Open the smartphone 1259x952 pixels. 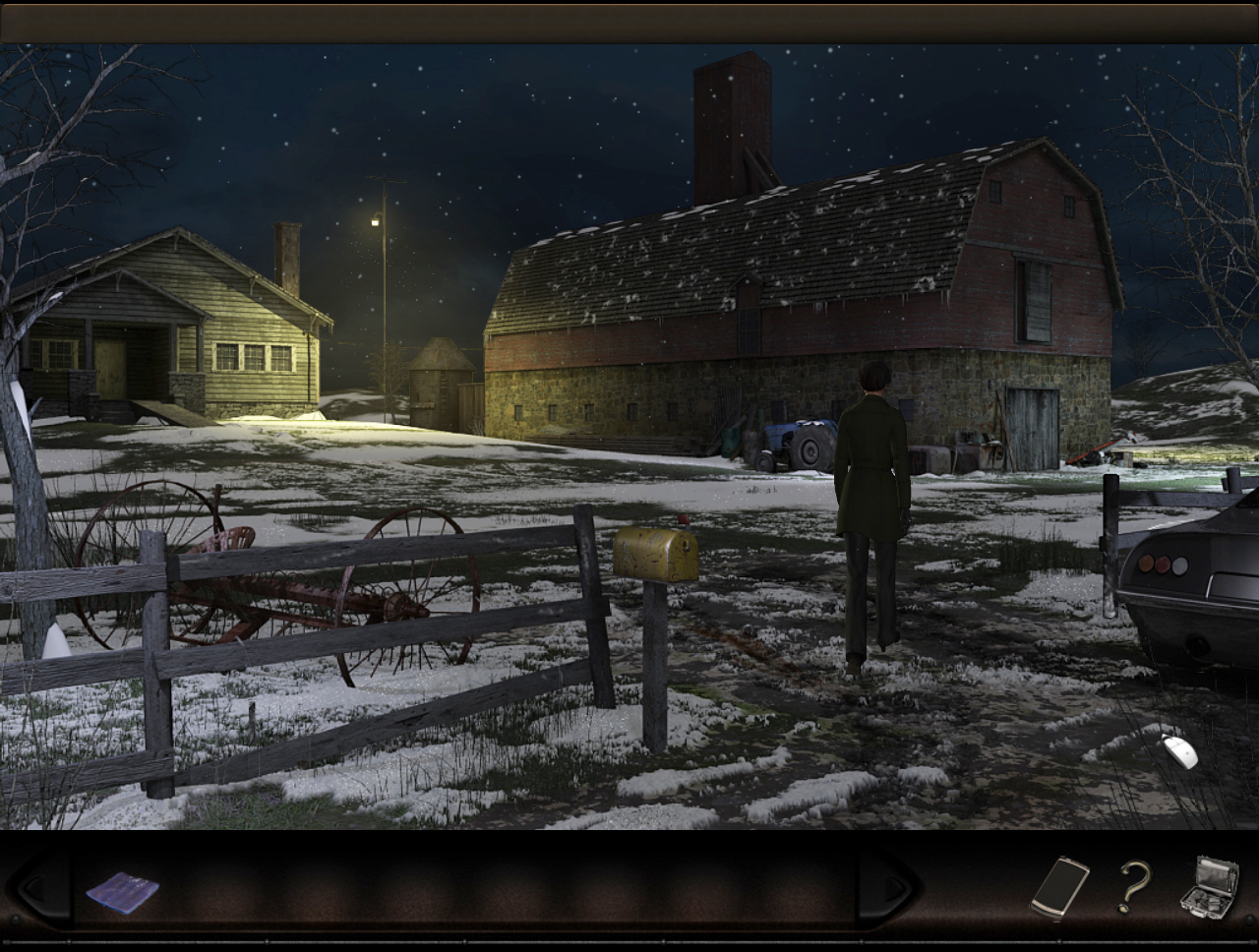point(1059,888)
